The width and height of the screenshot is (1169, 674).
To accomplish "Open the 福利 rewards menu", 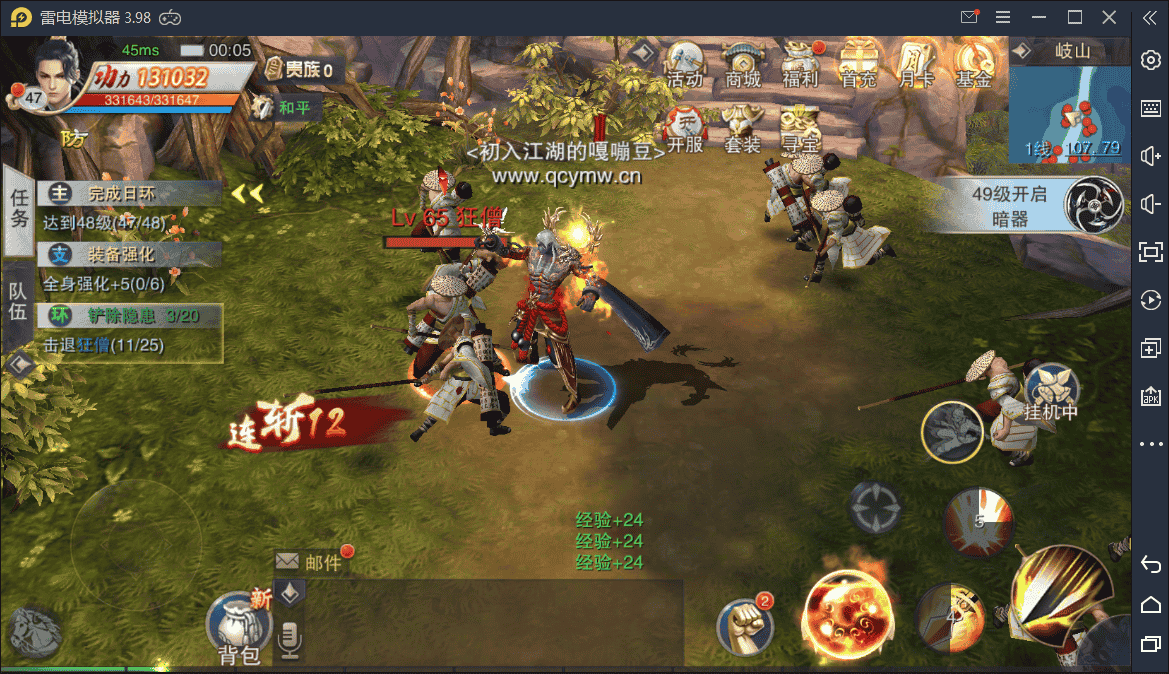I will (800, 65).
